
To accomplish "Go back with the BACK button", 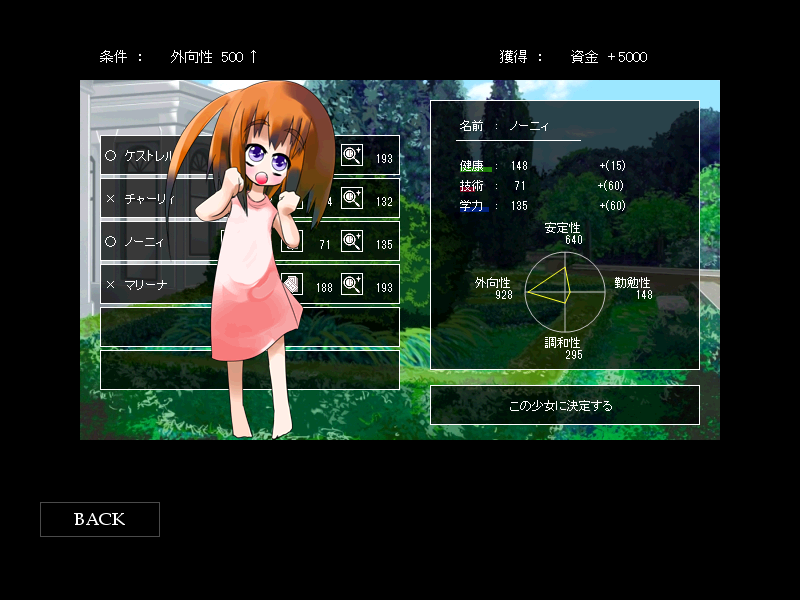I will (x=99, y=519).
